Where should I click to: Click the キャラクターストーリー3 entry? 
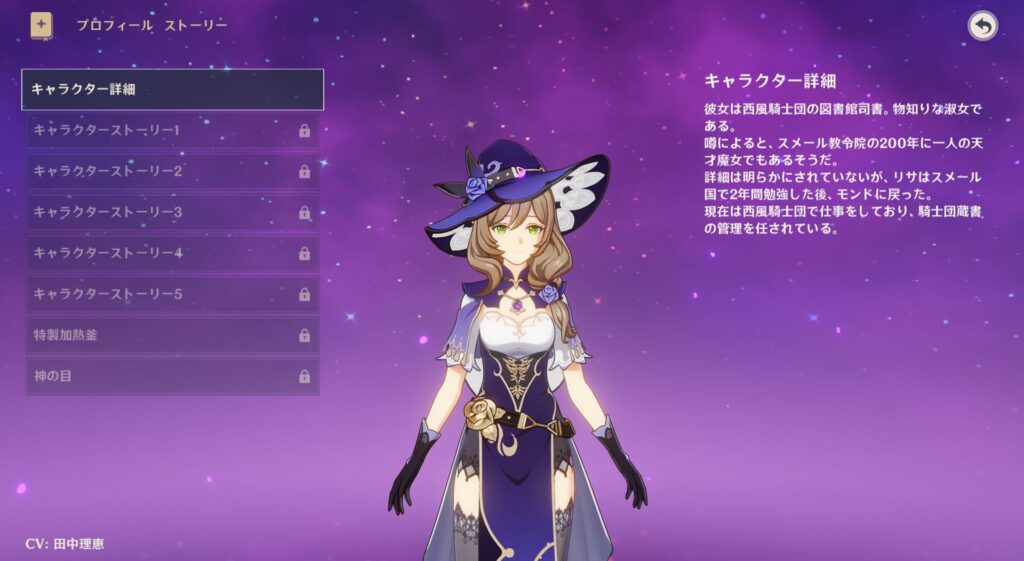coord(172,212)
